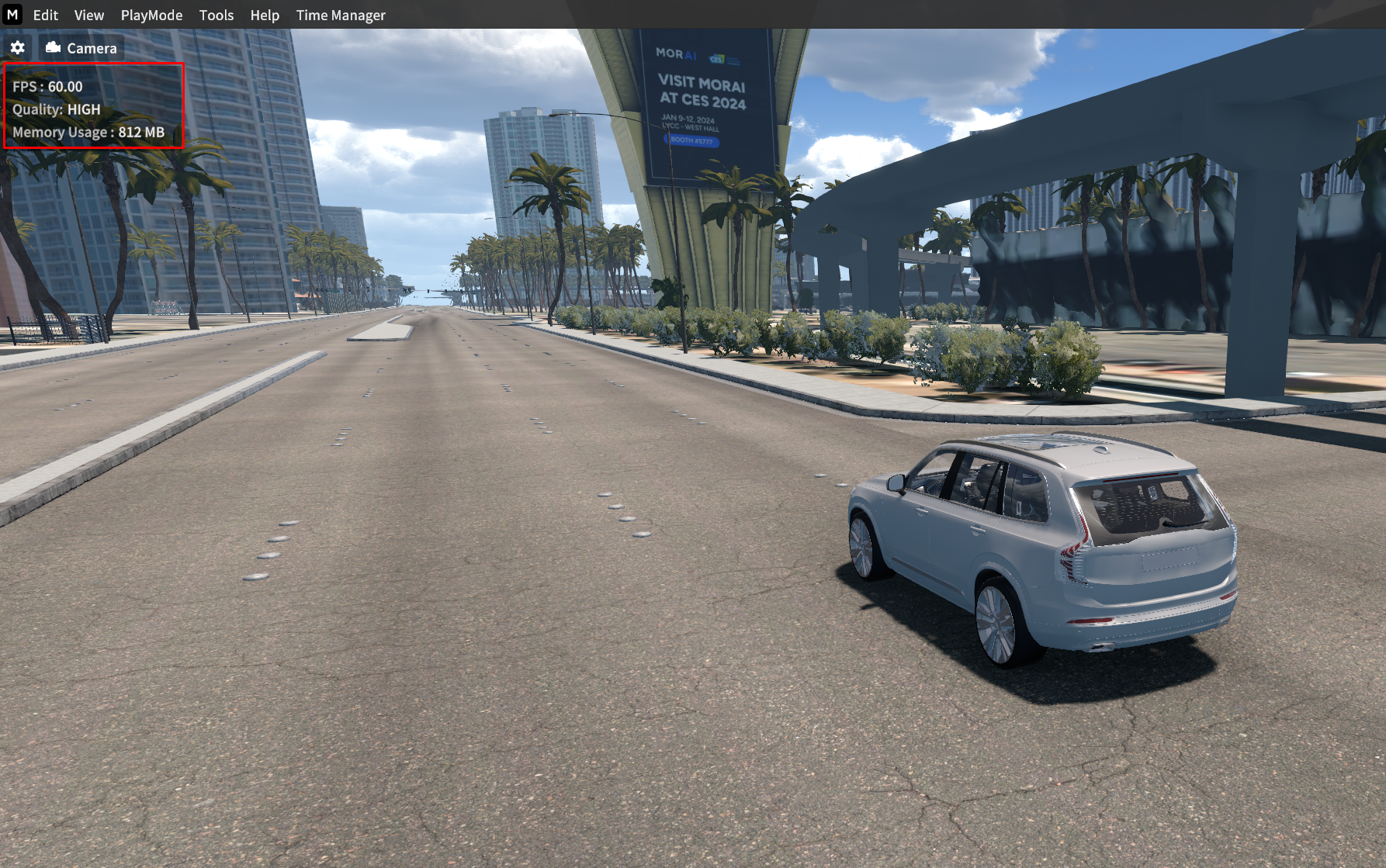1386x868 pixels.
Task: Open settings with the gear icon
Action: [x=18, y=48]
